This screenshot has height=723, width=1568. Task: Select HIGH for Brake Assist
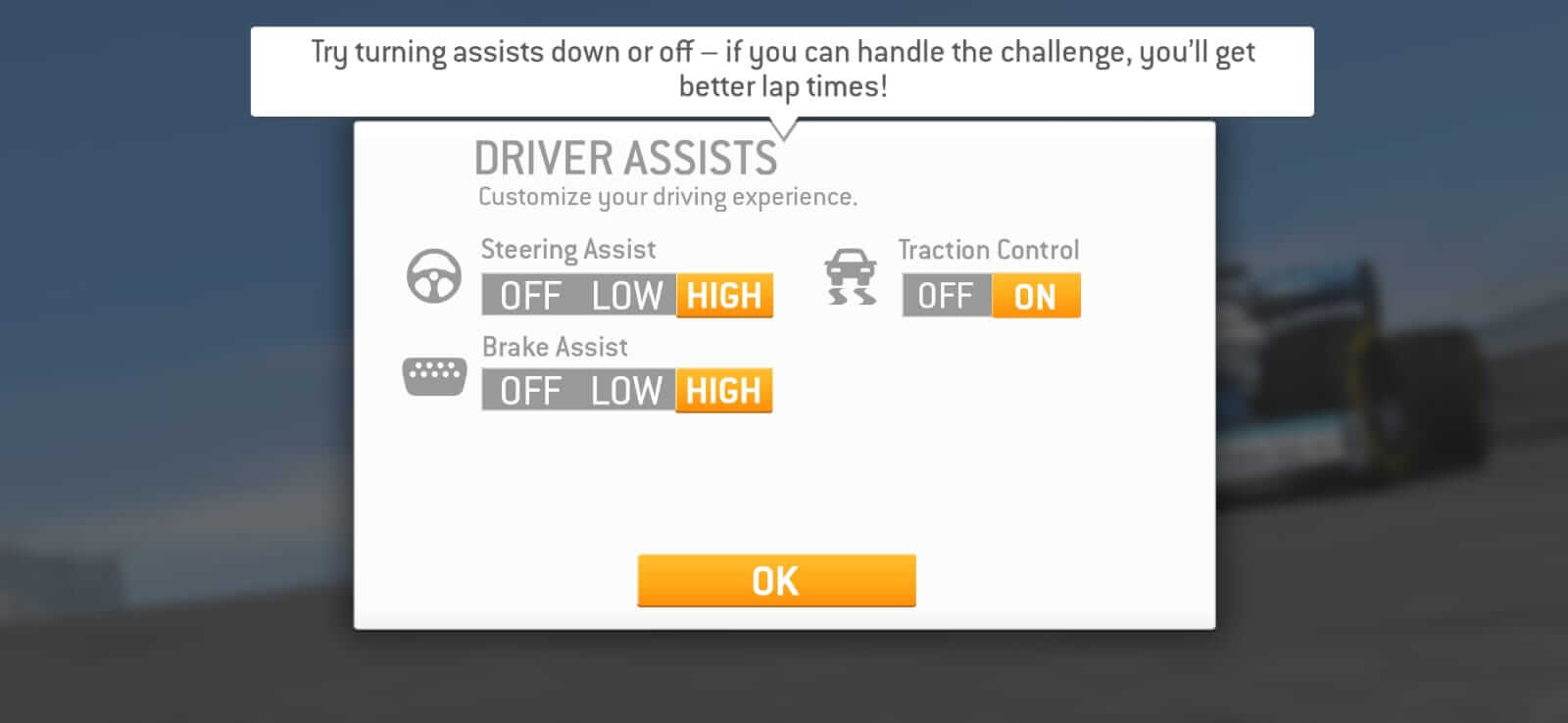723,390
